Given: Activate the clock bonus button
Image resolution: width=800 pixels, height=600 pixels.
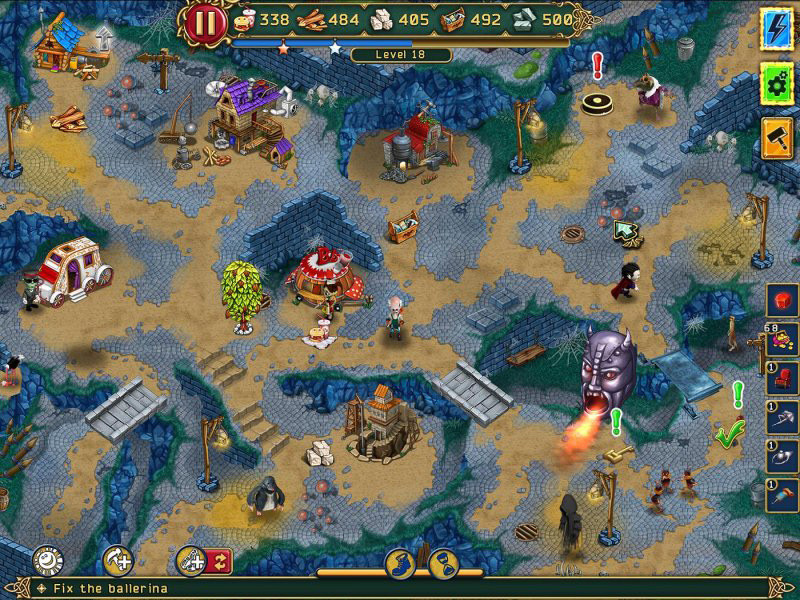Looking at the screenshot, I should click(46, 560).
